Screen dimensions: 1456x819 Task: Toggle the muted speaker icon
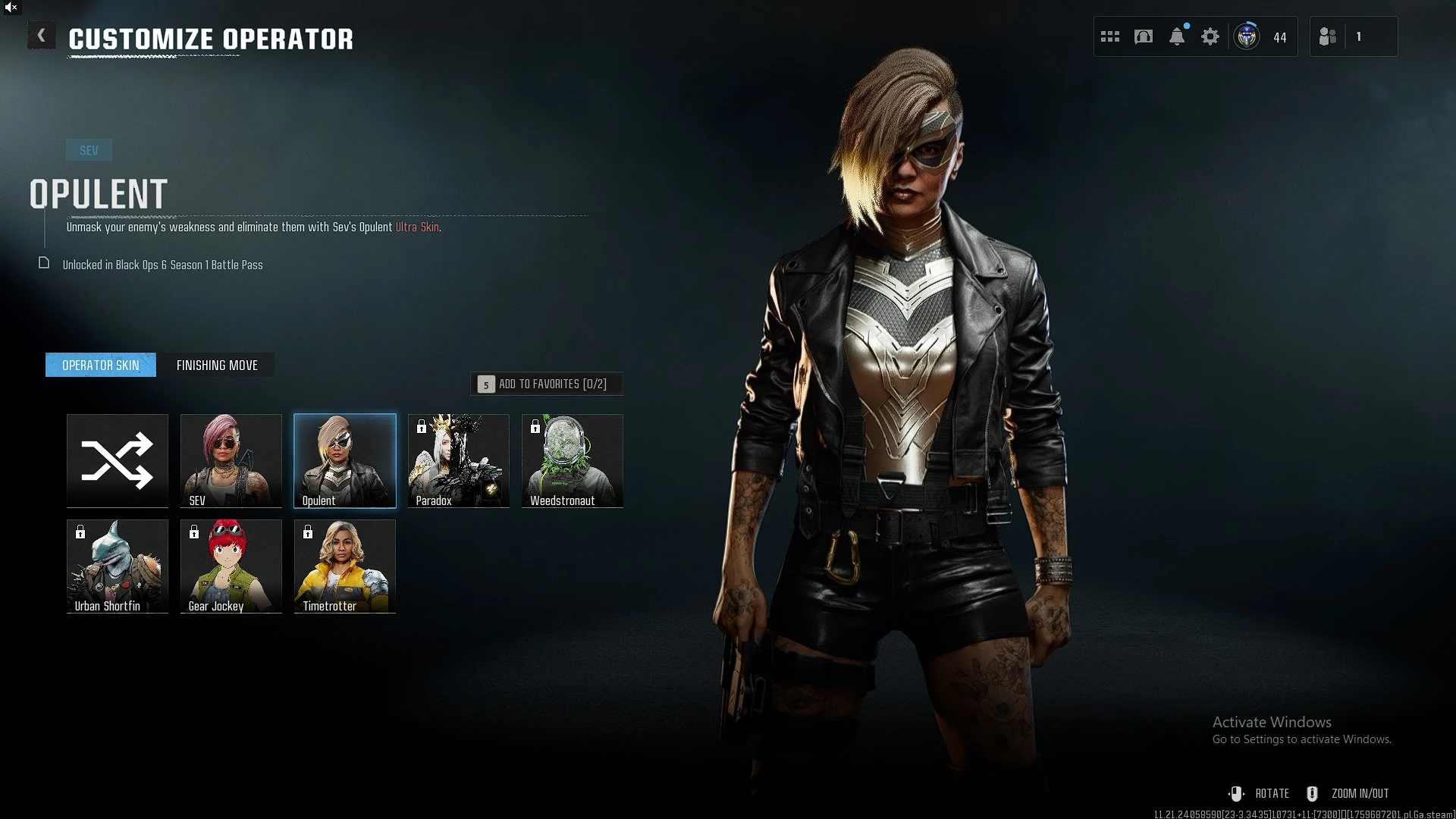[x=11, y=7]
